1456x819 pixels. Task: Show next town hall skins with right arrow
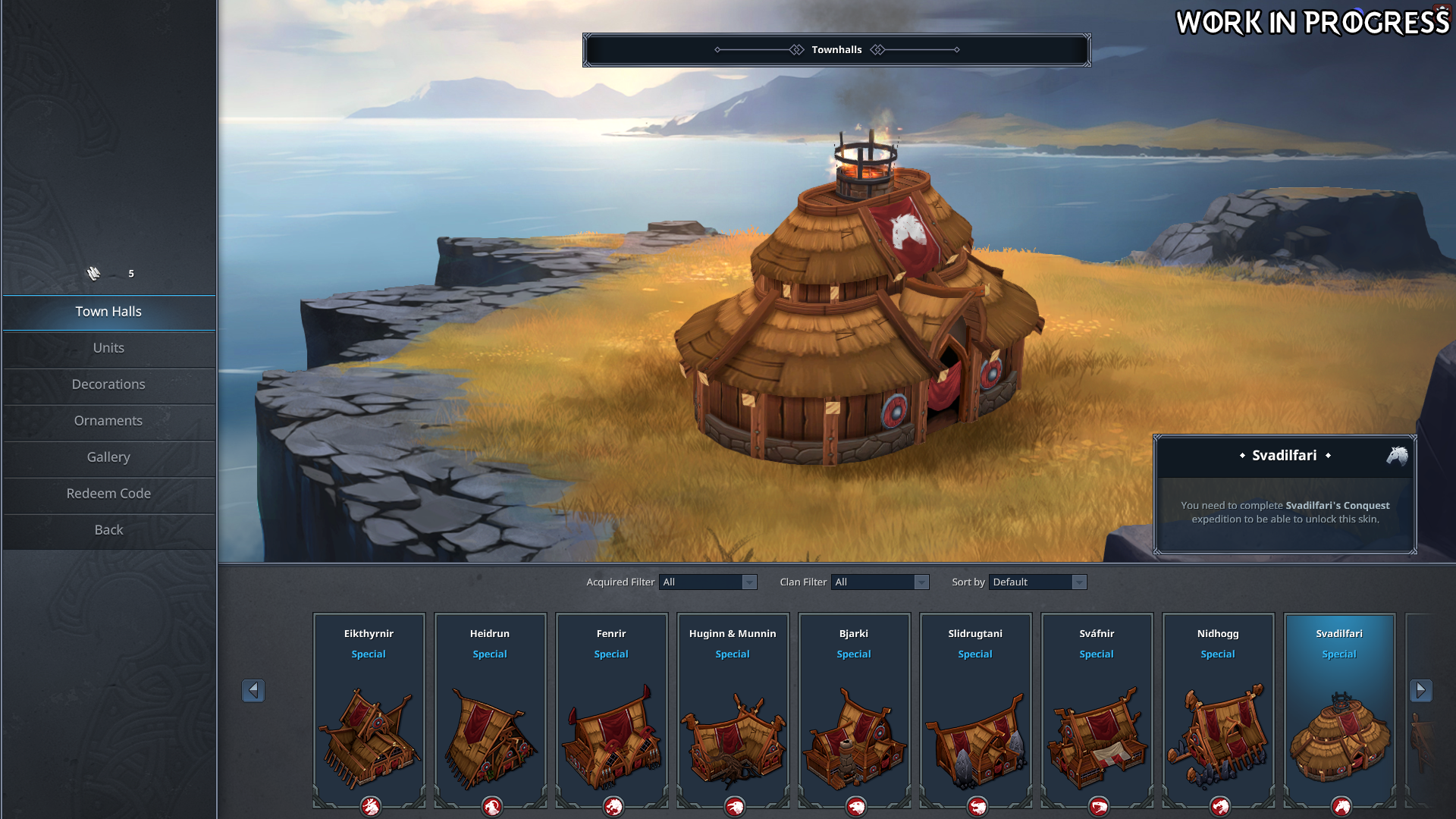point(1420,690)
